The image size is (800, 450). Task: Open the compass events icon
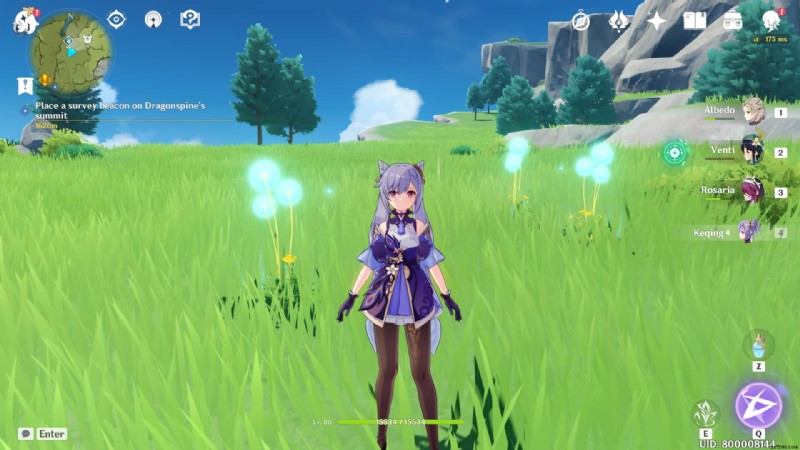pyautogui.click(x=581, y=20)
